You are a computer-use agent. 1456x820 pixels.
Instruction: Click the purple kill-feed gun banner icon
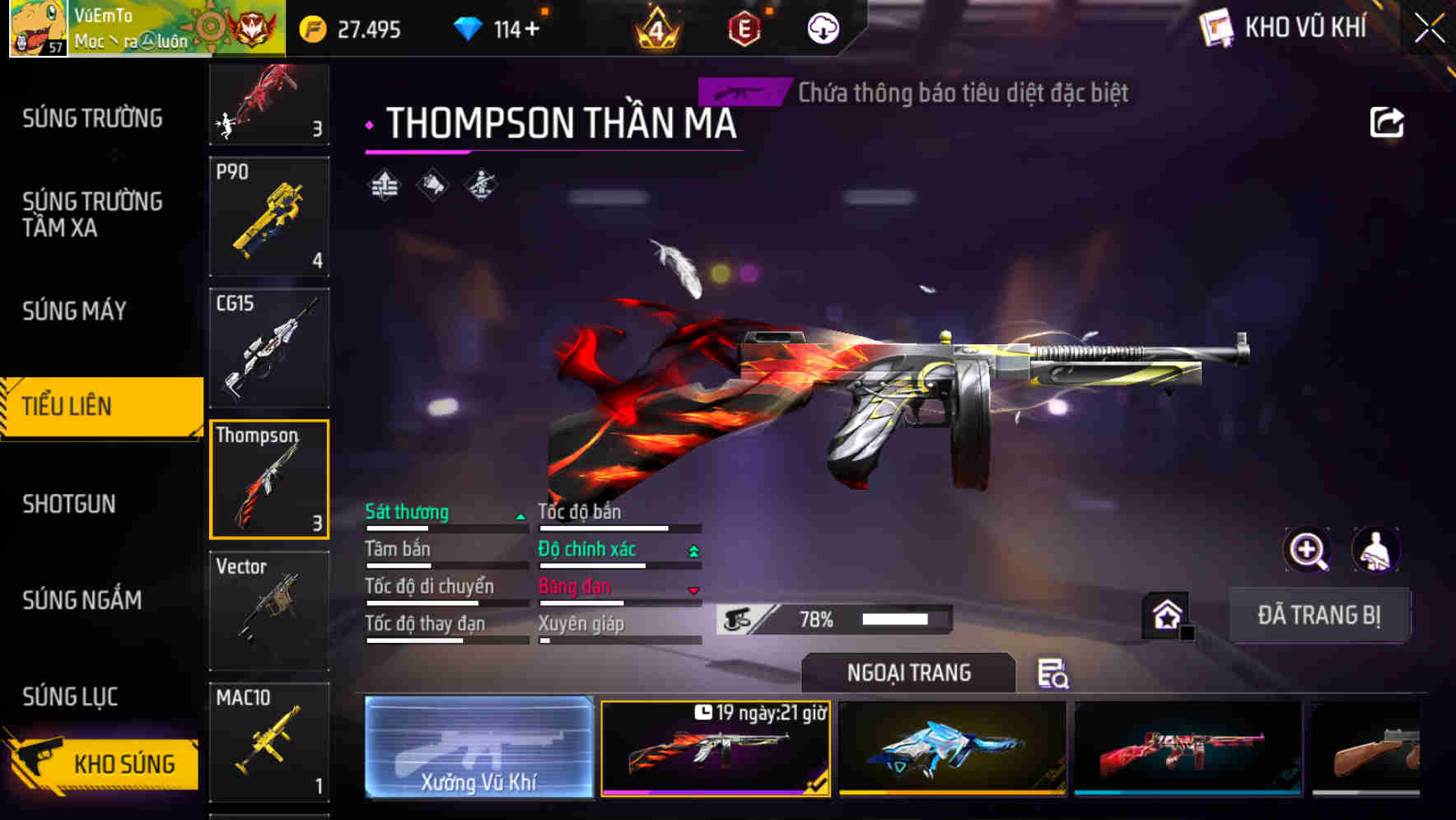click(x=742, y=93)
